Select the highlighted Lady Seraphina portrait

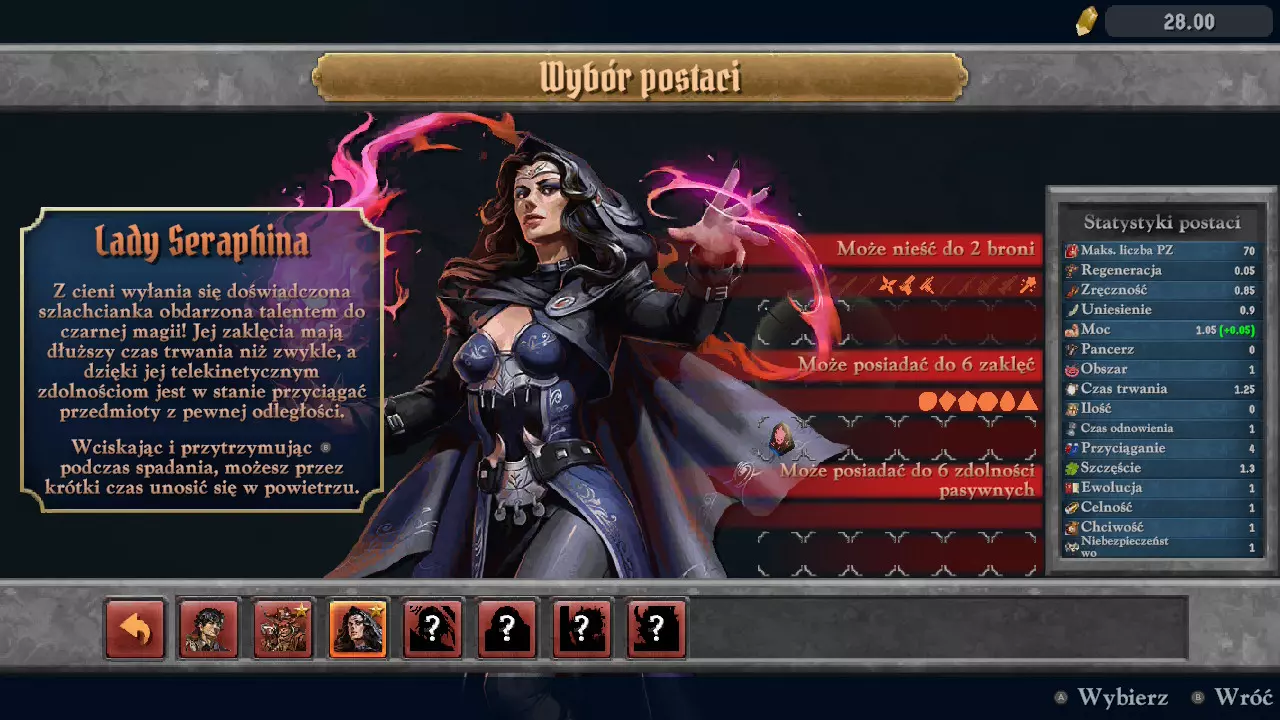[x=358, y=629]
